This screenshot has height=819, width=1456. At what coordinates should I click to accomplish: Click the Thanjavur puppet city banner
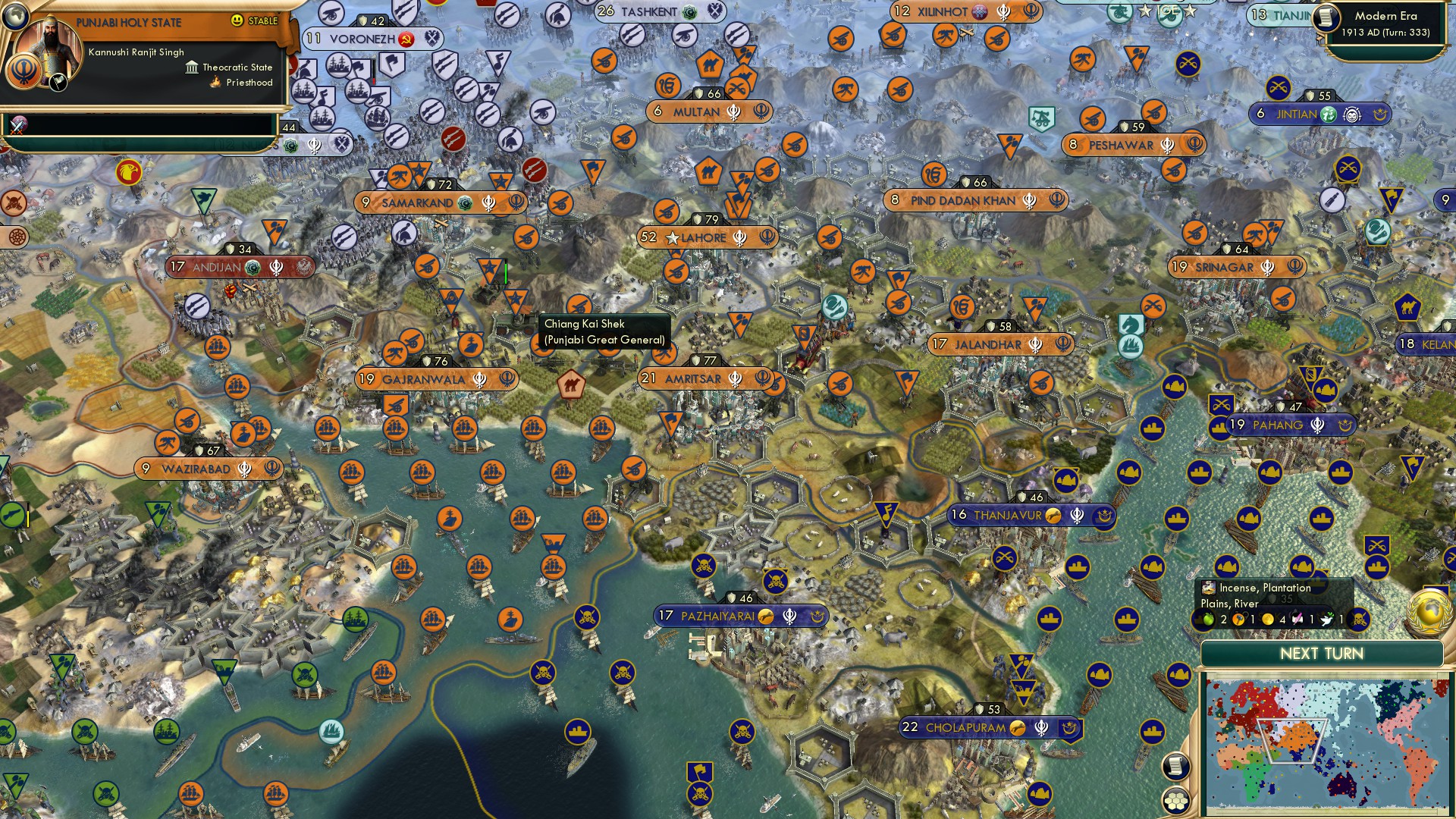(1016, 515)
